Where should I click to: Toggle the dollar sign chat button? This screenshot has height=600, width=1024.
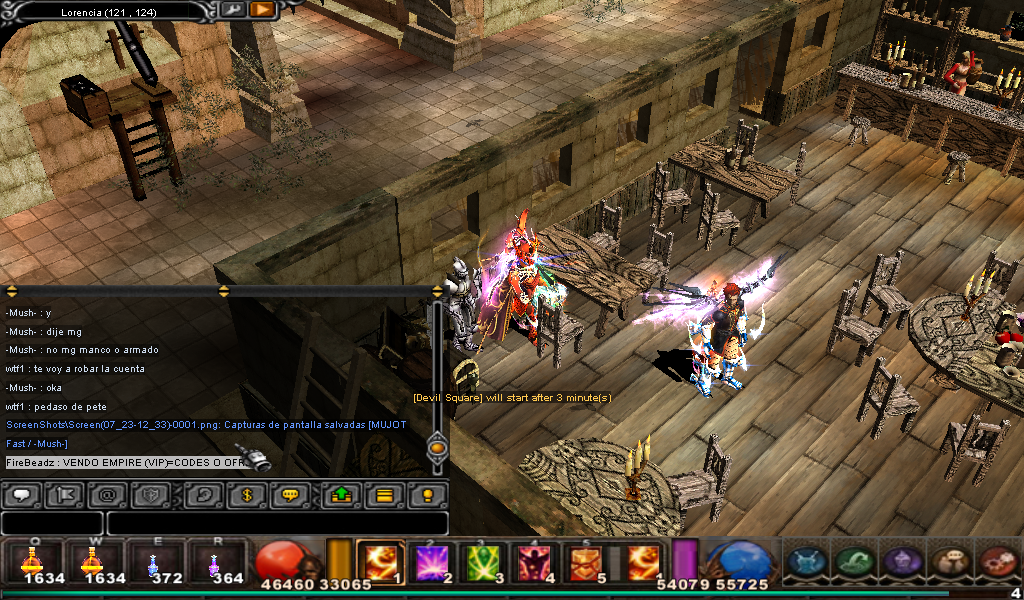(x=245, y=495)
